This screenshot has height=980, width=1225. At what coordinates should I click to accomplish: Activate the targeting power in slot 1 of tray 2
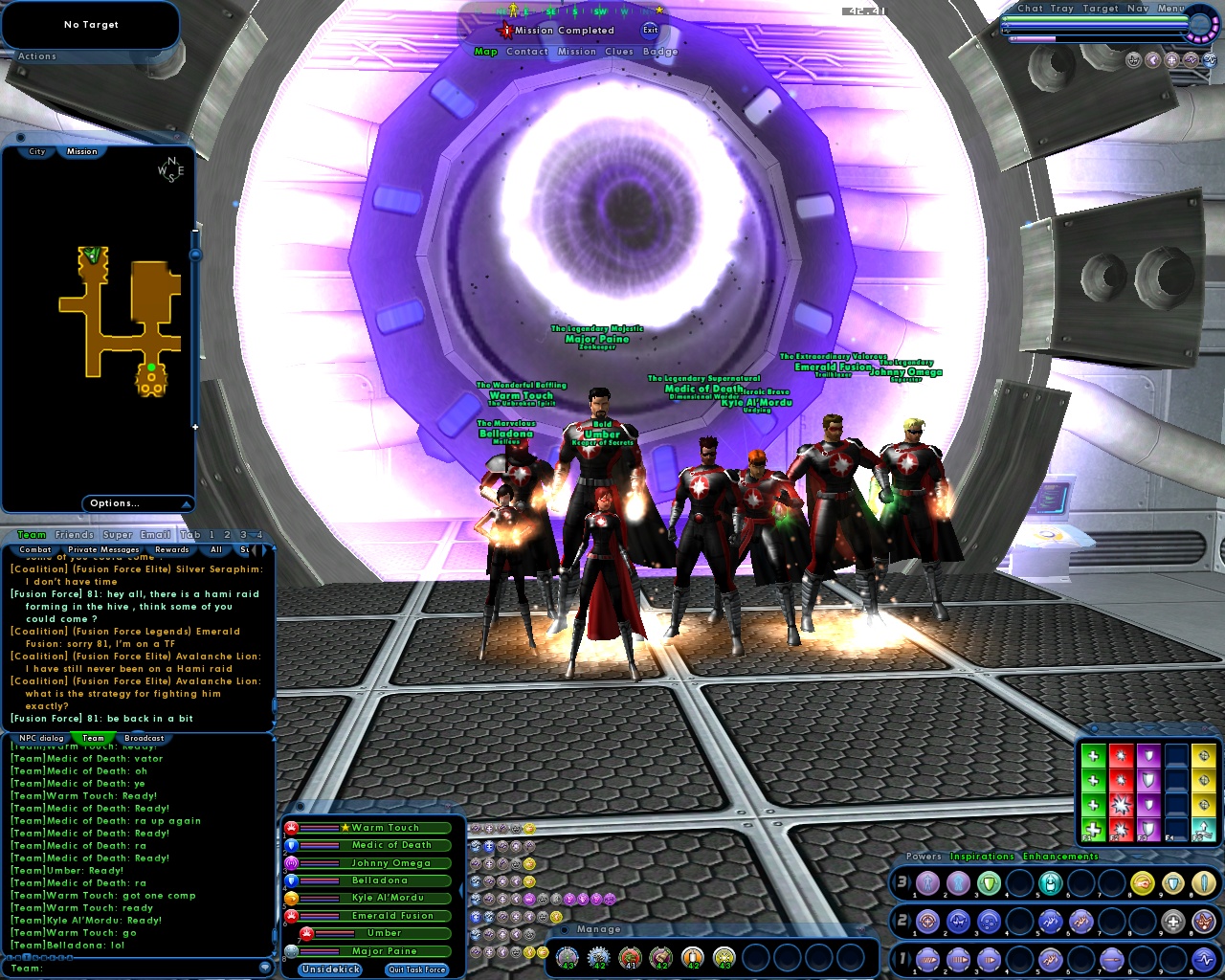[x=926, y=921]
